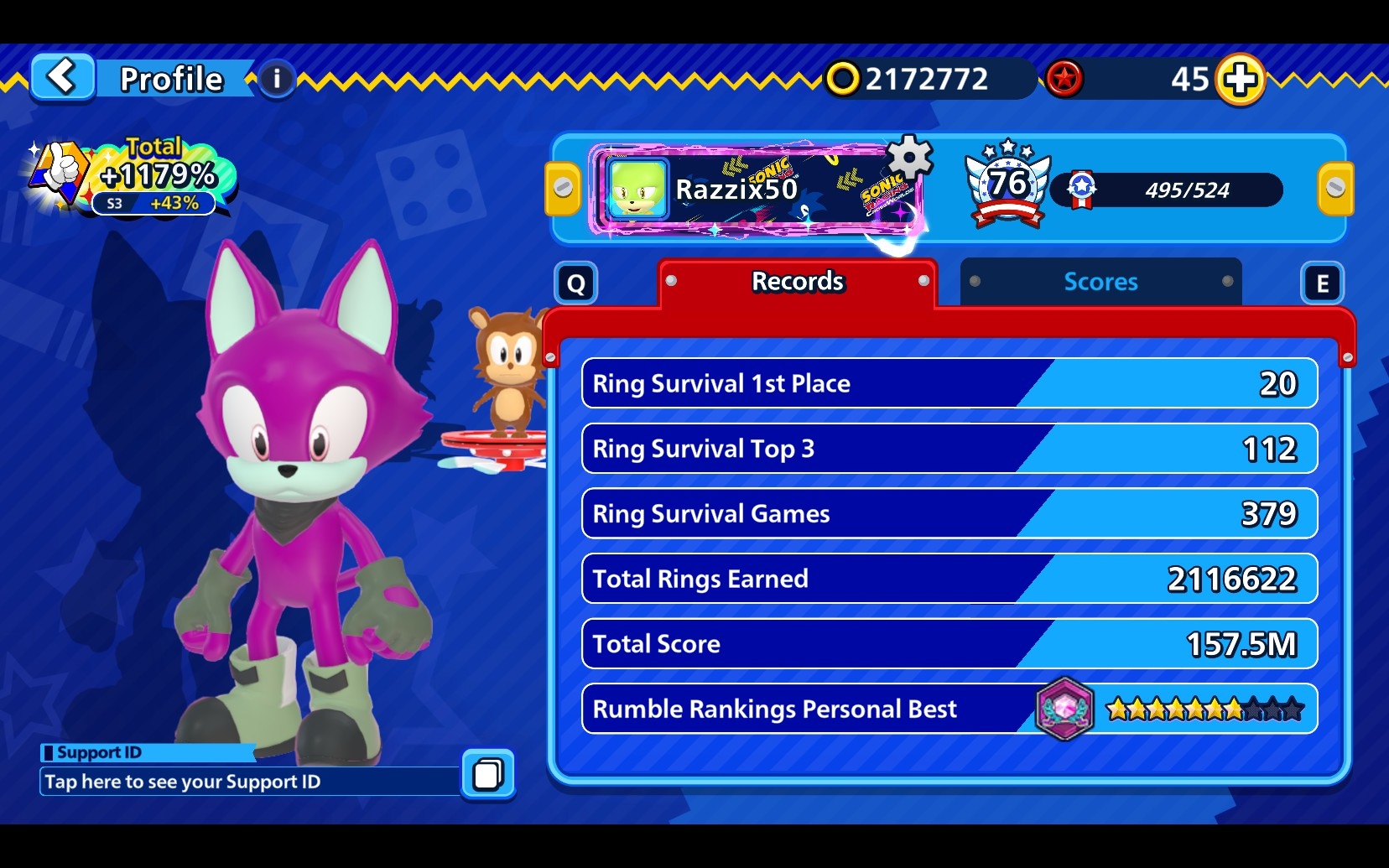This screenshot has width=1389, height=868.
Task: Switch to the Scores tab
Action: [x=1100, y=282]
